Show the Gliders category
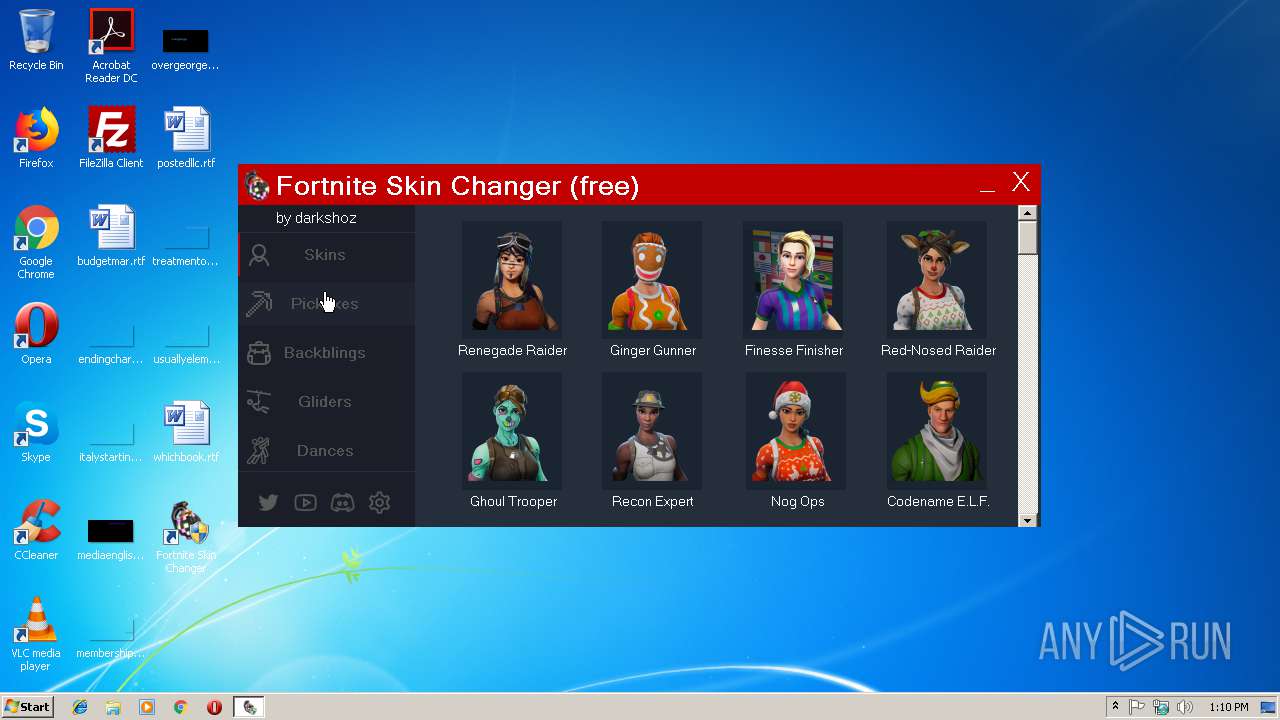 click(x=325, y=402)
